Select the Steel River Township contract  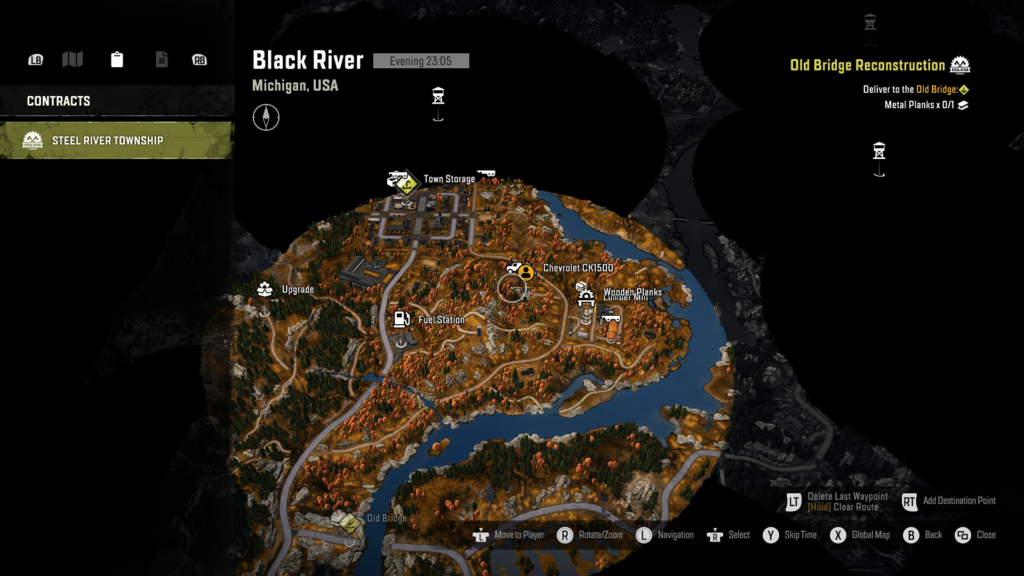point(117,140)
